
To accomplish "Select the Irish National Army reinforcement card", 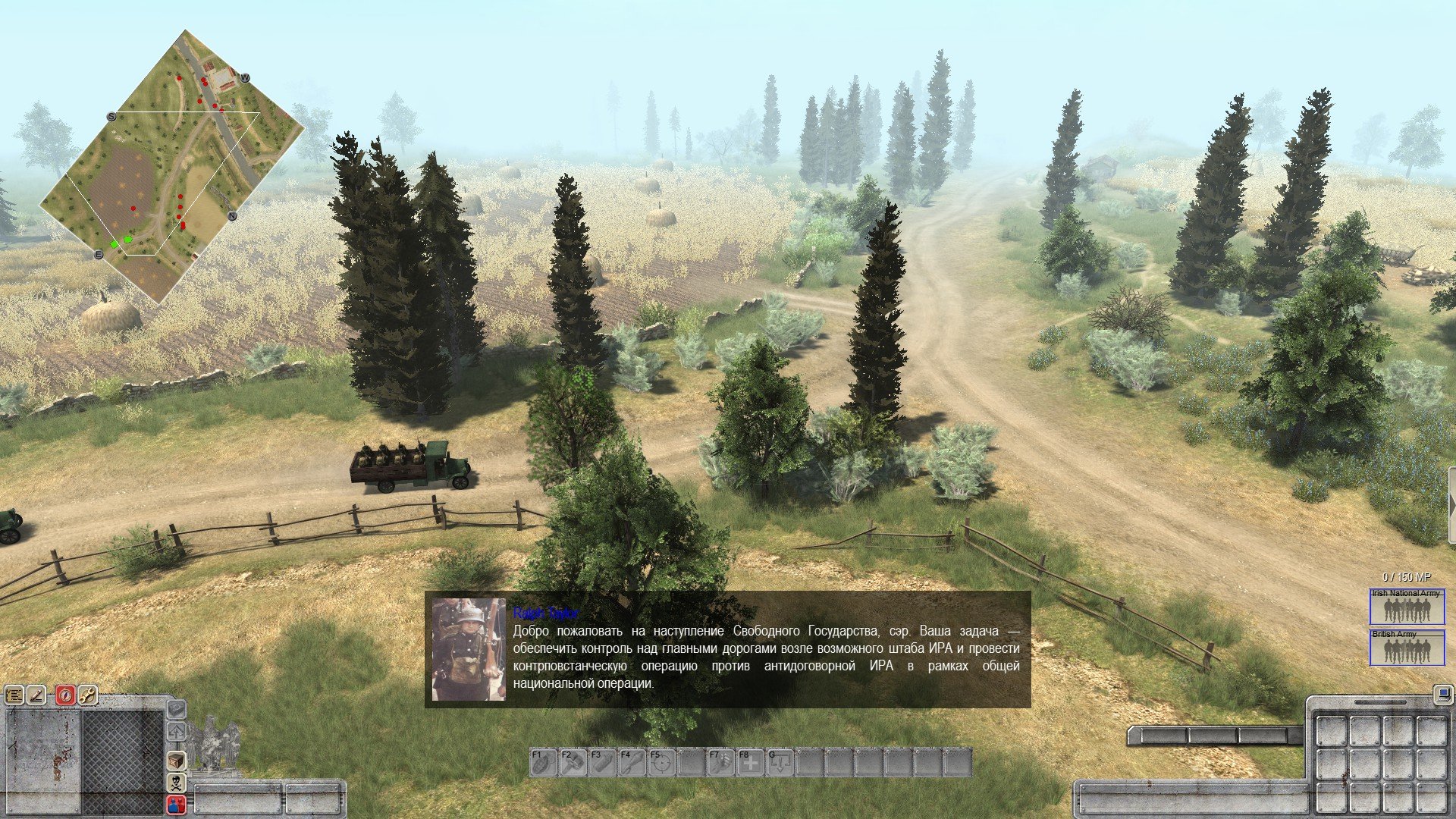I will (1407, 607).
